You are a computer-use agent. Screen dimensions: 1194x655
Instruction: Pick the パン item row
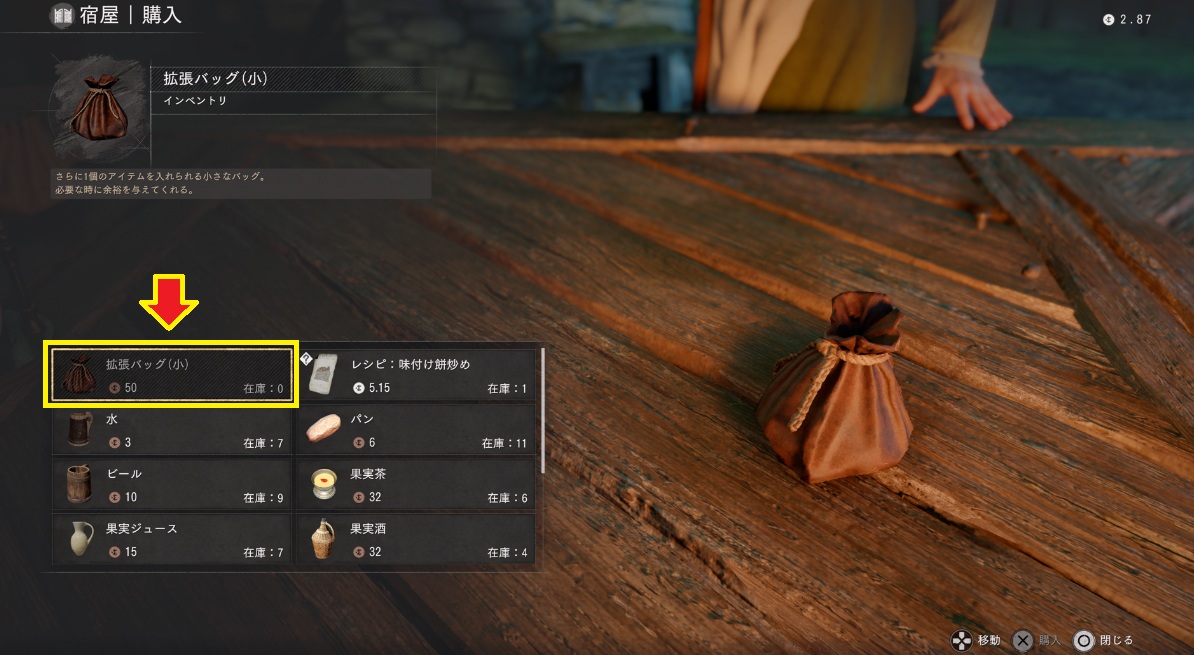[416, 430]
